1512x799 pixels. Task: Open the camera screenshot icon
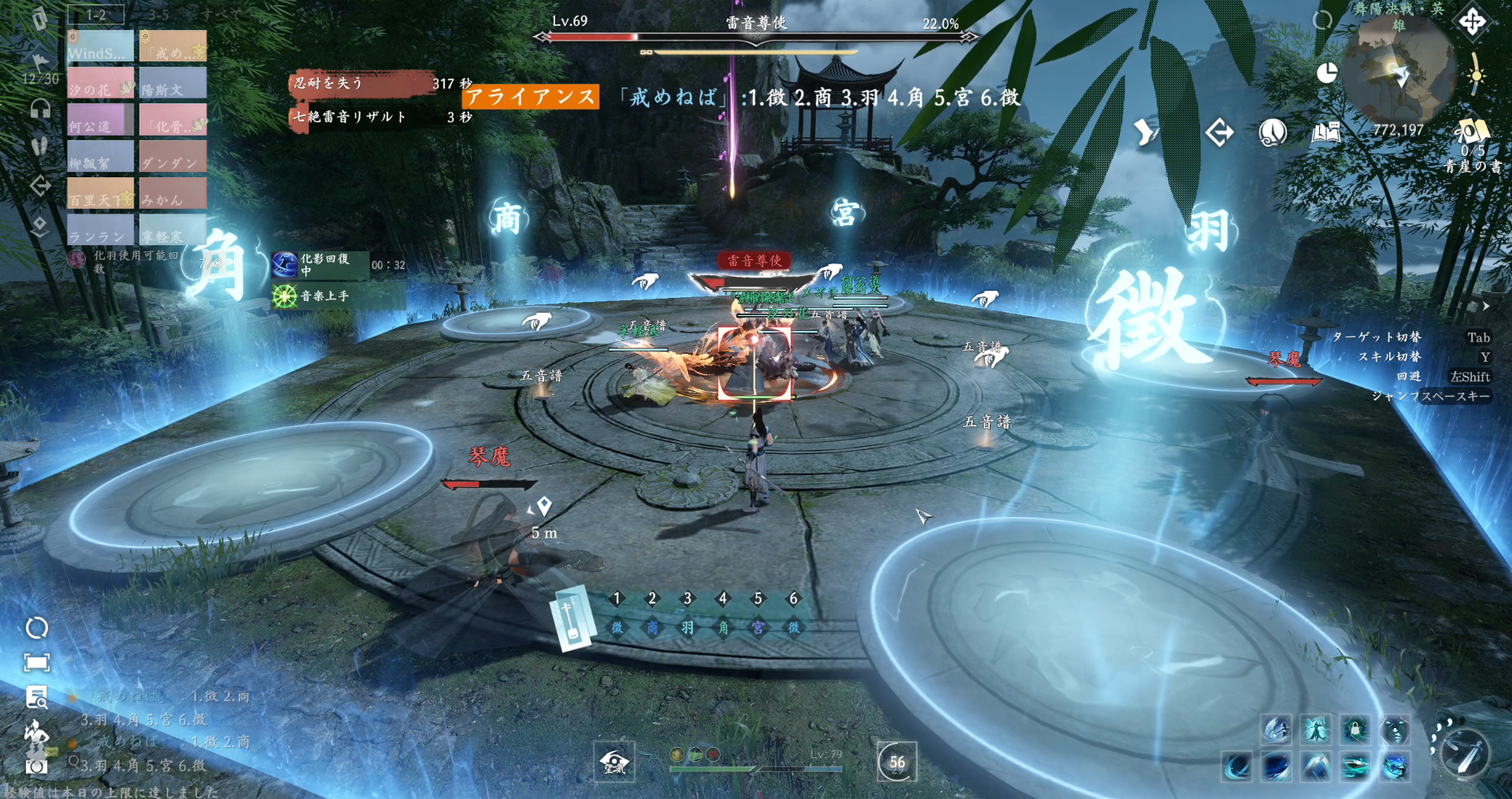37,766
